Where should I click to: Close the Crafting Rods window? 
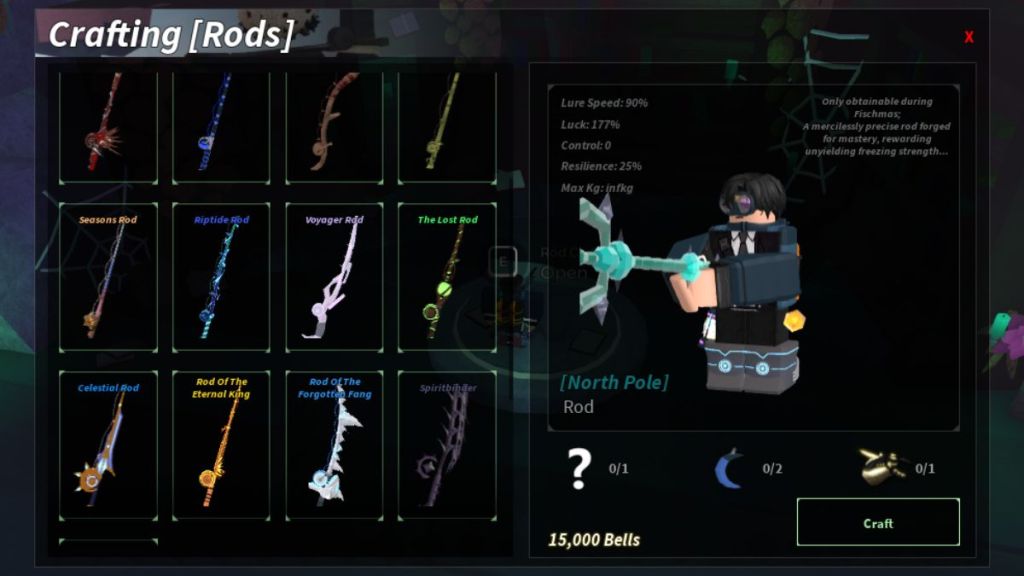(x=968, y=37)
